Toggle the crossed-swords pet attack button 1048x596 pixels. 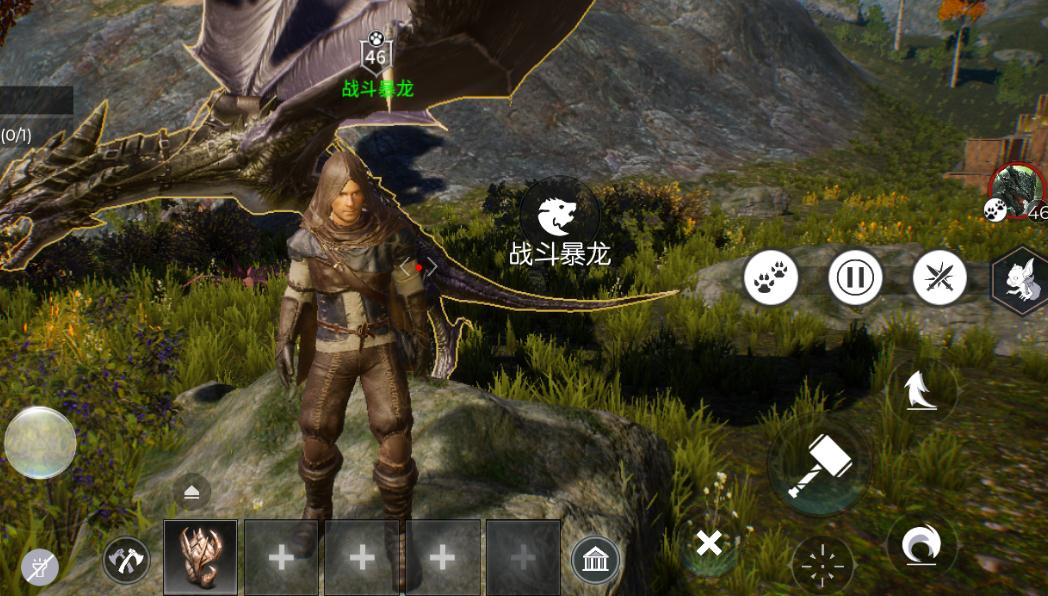point(939,277)
